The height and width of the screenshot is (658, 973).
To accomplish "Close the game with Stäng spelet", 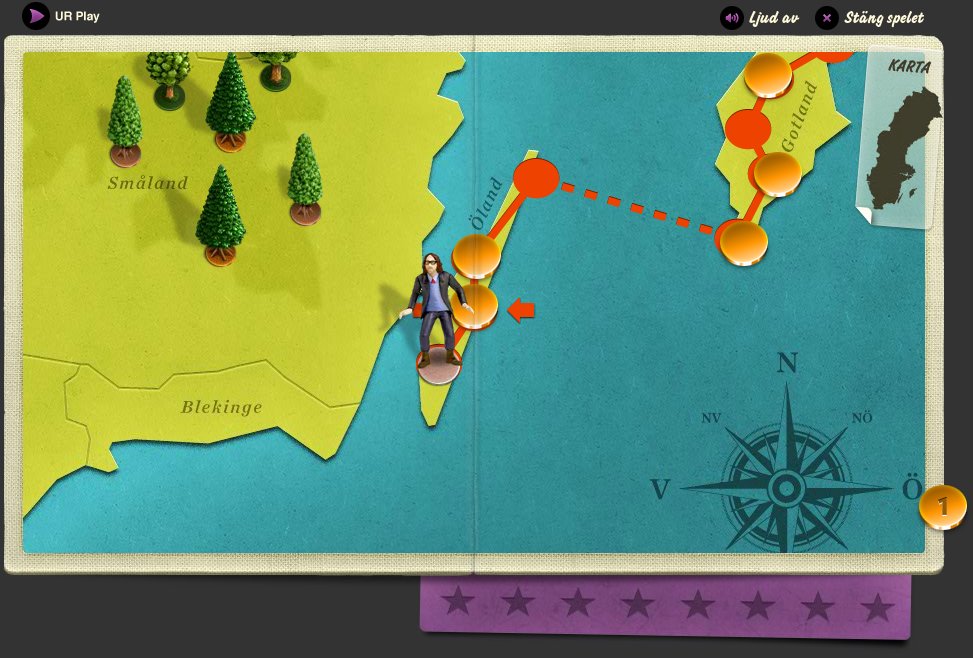I will [x=869, y=18].
